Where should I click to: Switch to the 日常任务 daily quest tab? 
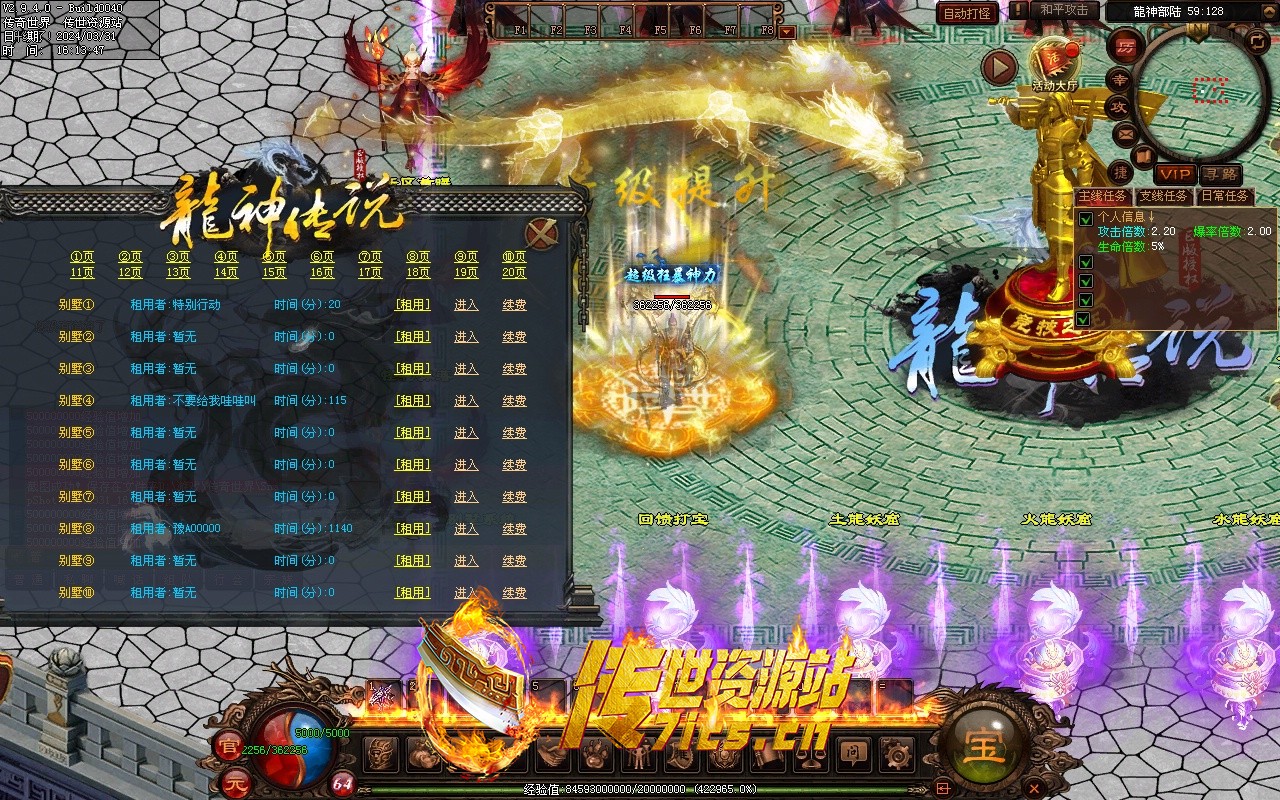pyautogui.click(x=1225, y=197)
